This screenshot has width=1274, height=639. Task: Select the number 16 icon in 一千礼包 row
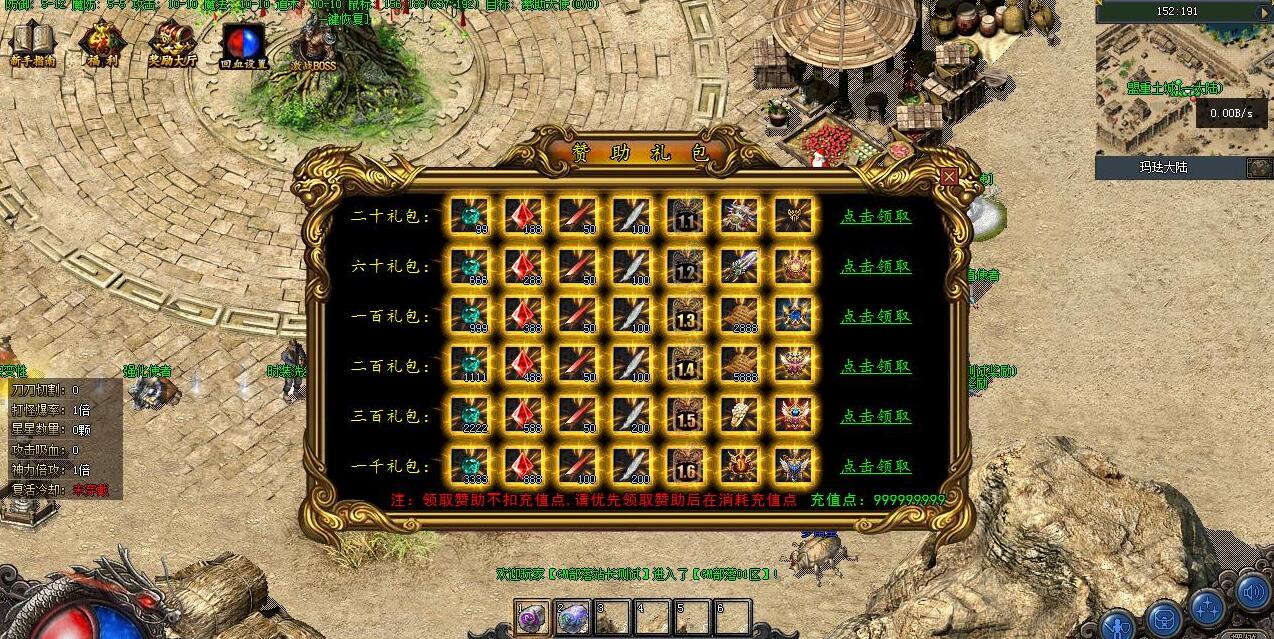coord(686,466)
